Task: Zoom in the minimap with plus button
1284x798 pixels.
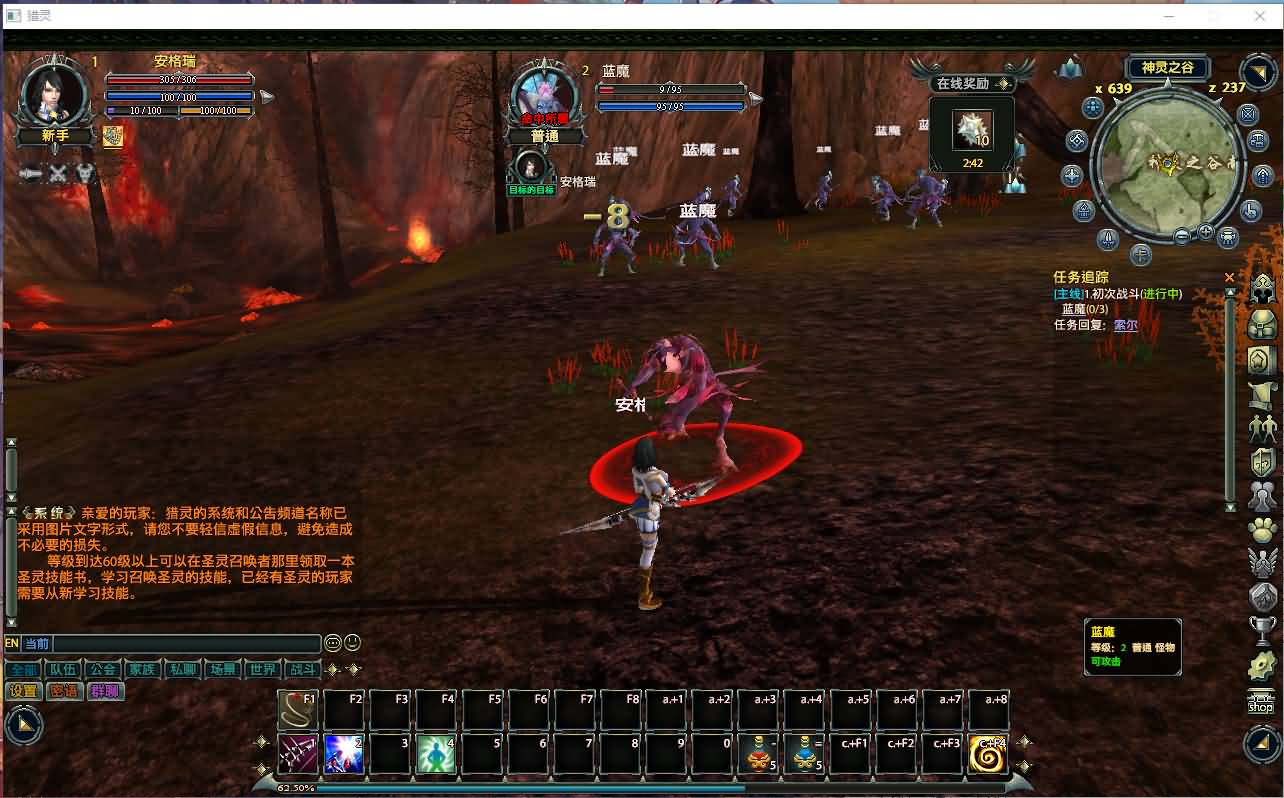Action: click(1205, 233)
